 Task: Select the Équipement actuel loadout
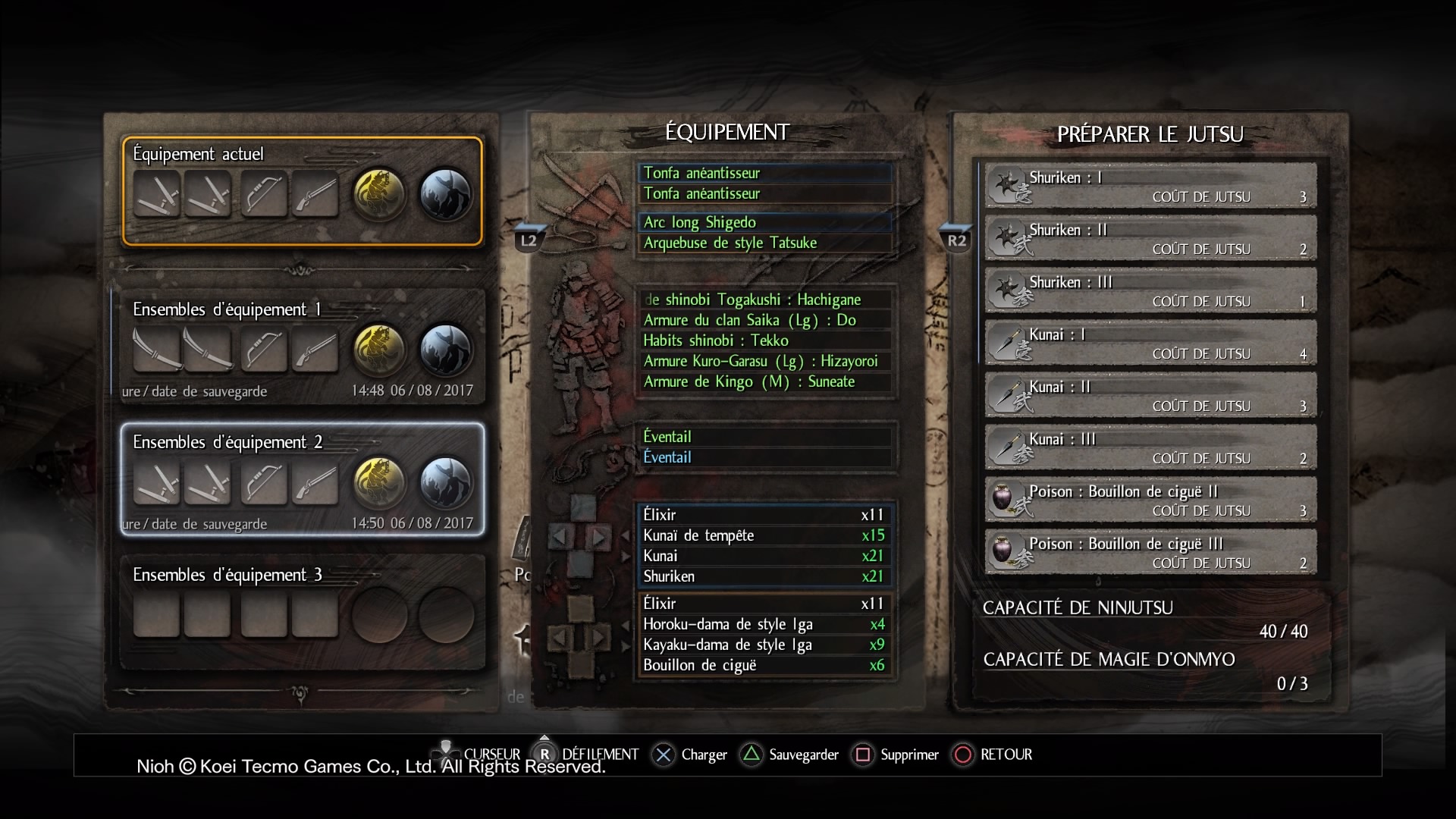tap(302, 191)
